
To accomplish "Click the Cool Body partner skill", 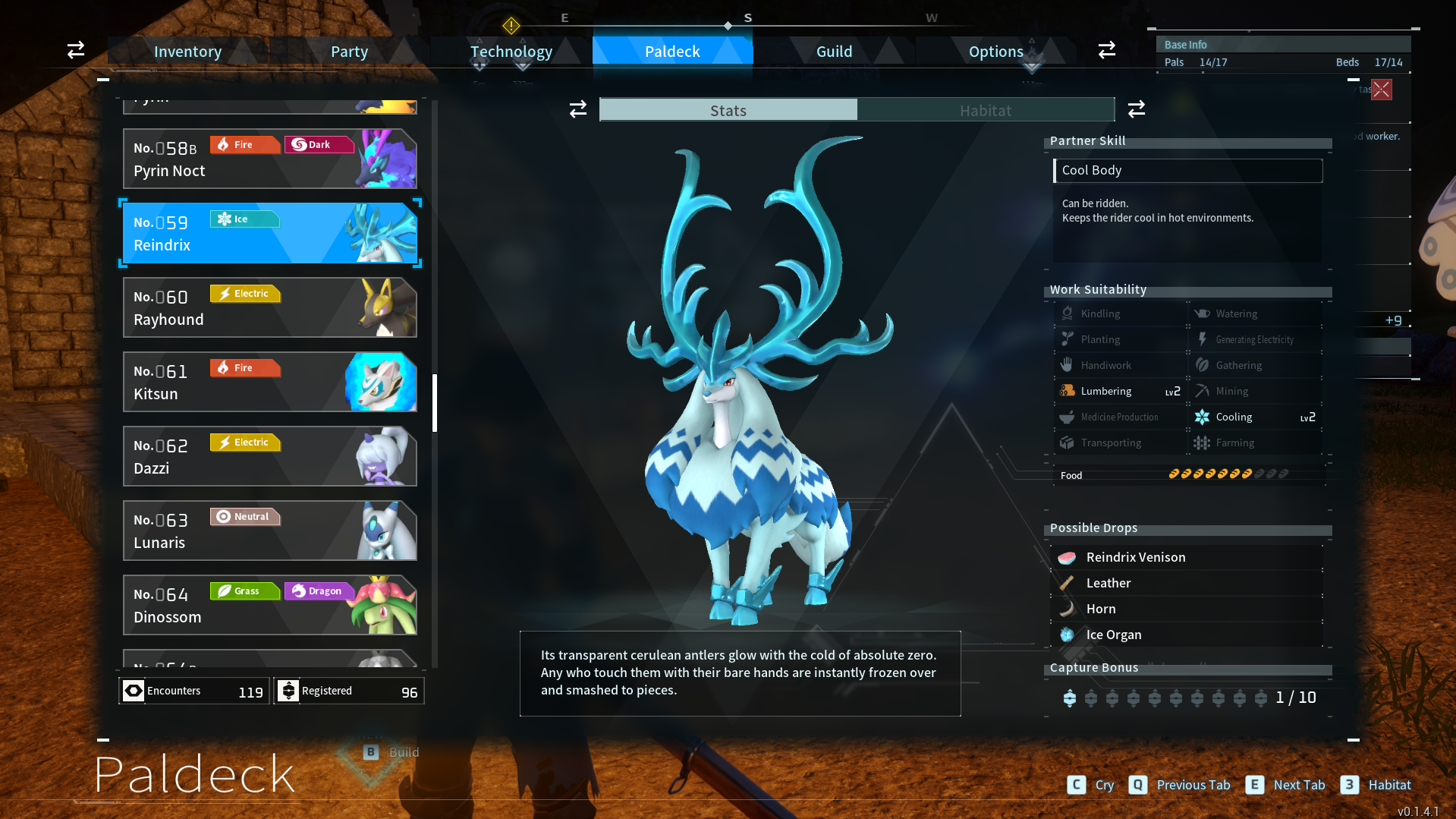I will pos(1187,171).
